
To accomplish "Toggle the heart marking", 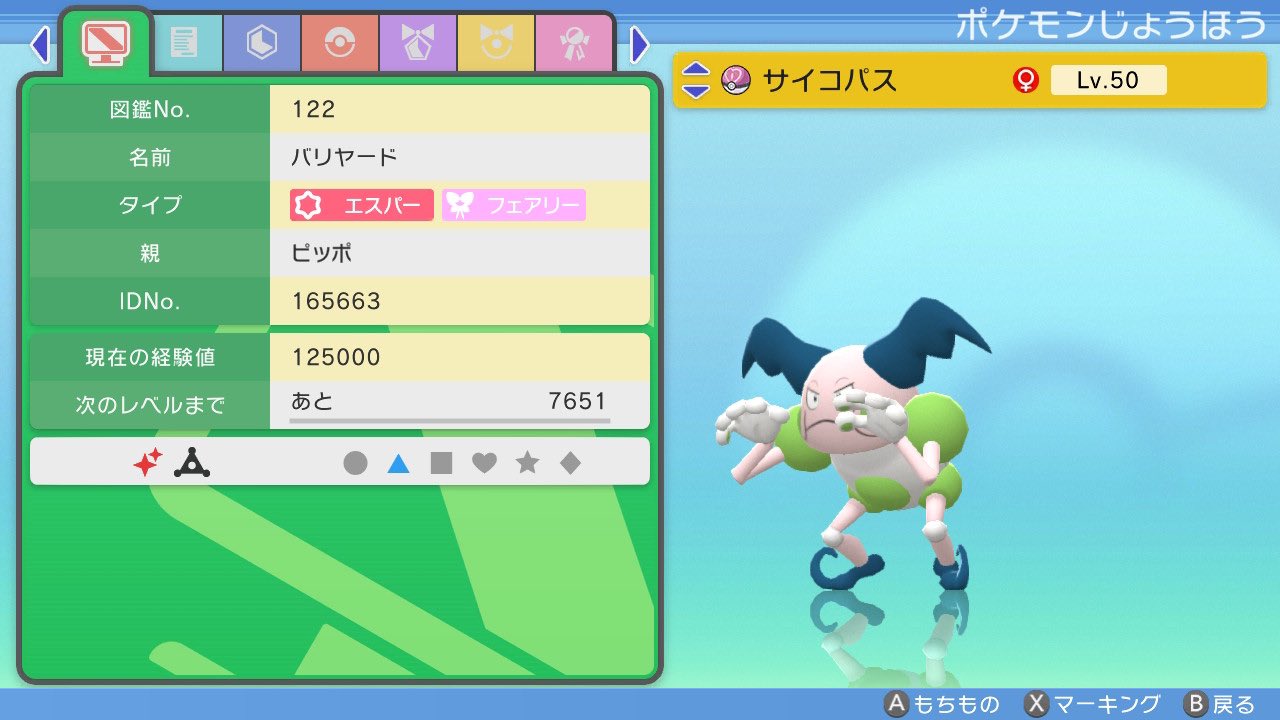I will coord(485,462).
